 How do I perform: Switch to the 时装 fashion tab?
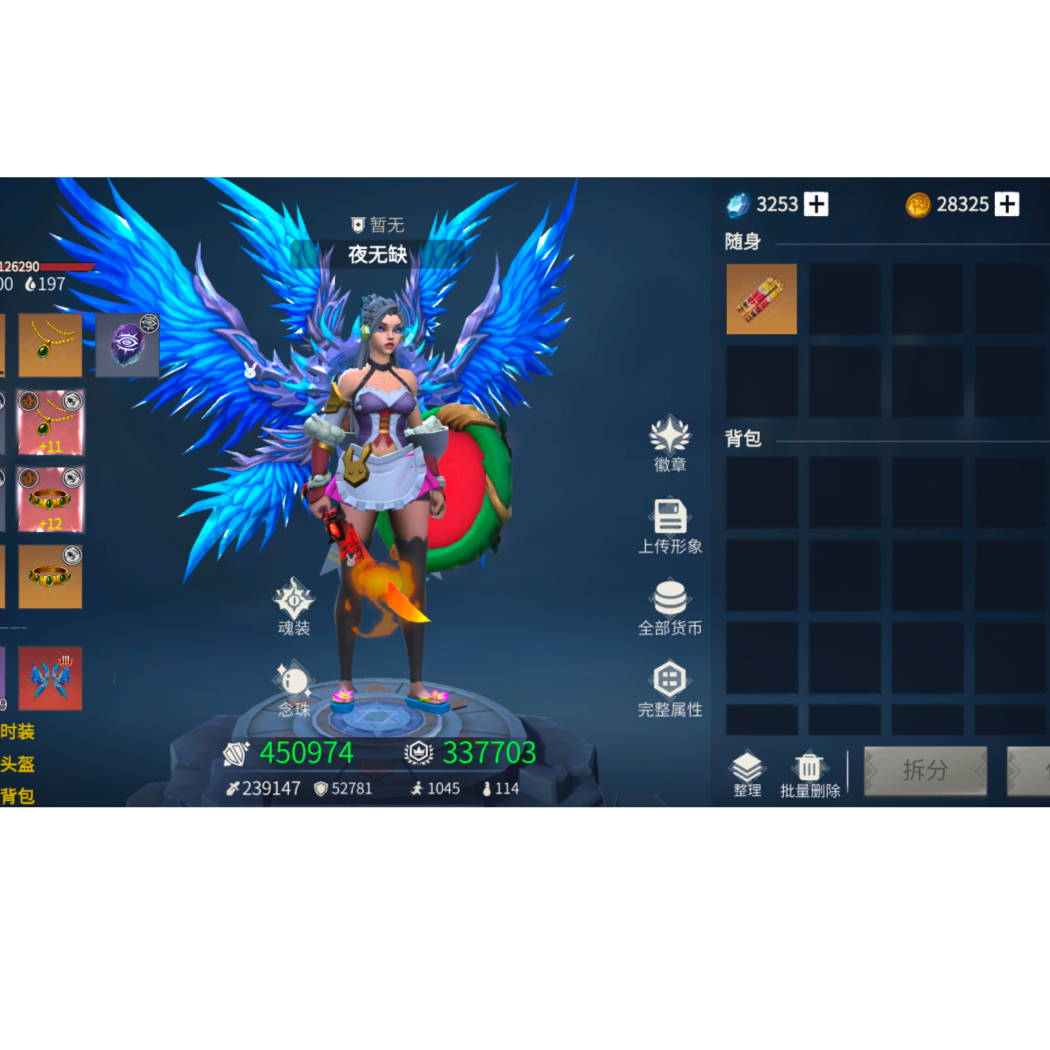coord(17,732)
